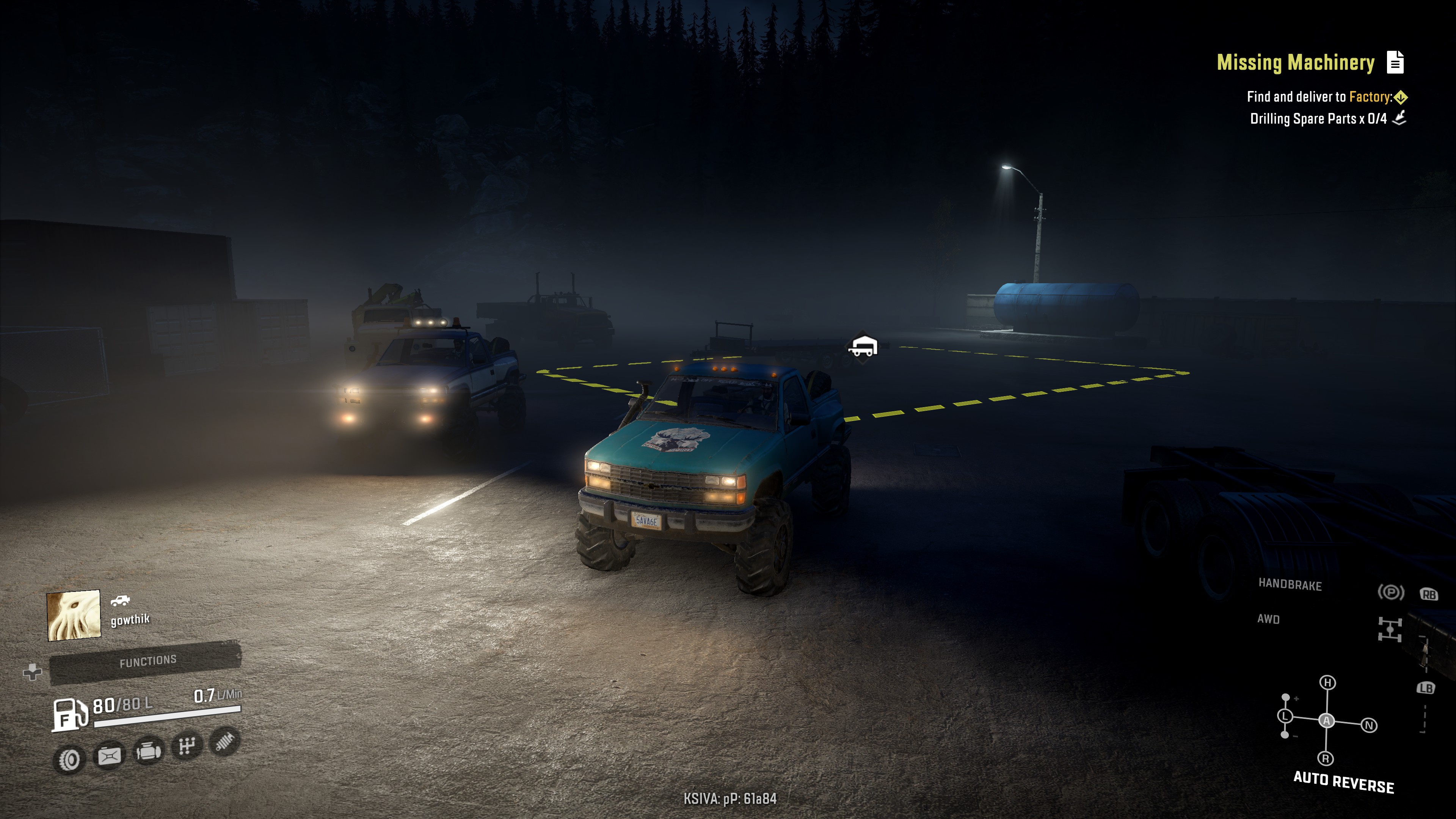The image size is (1456, 819).
Task: Toggle the handbrake parking icon
Action: pyautogui.click(x=1390, y=592)
